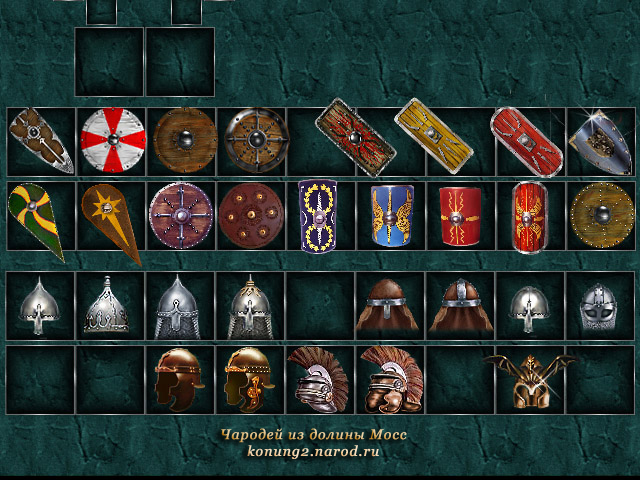Choose the spectacled Viking helmet

(602, 303)
